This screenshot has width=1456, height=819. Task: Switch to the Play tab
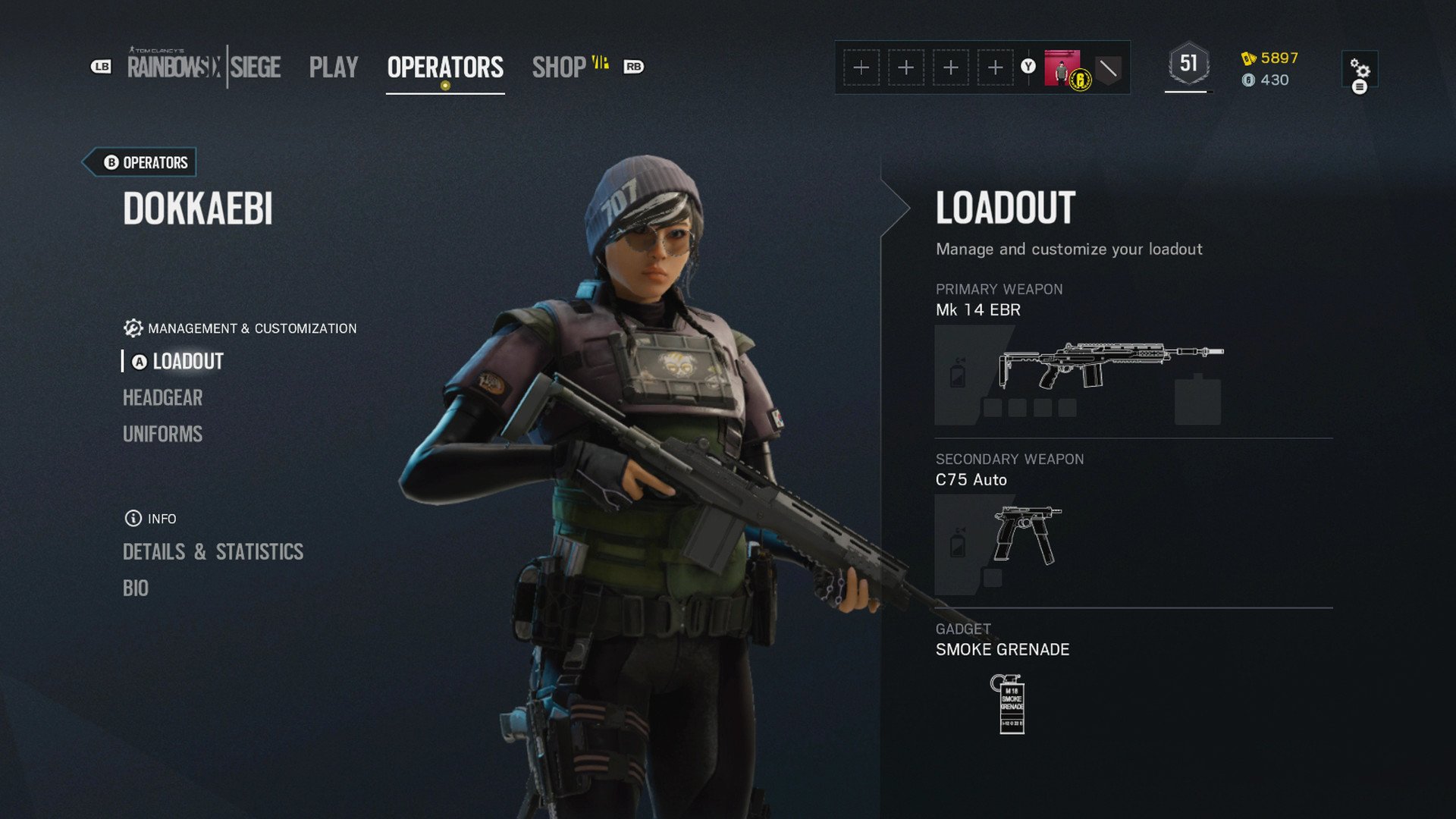333,67
